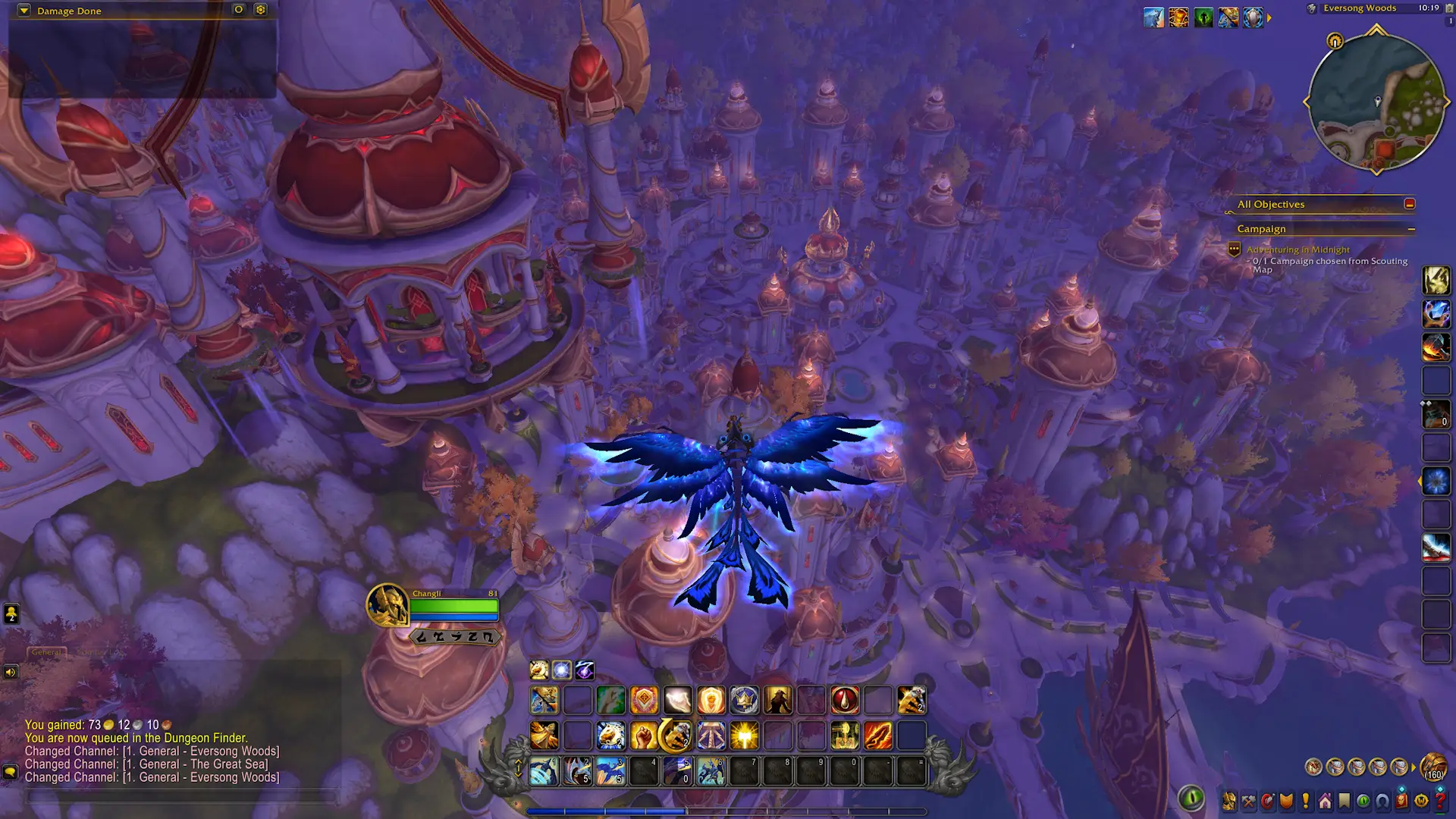Open the calendar button by the clock
Viewport: 1456px width, 819px height.
pyautogui.click(x=1450, y=8)
